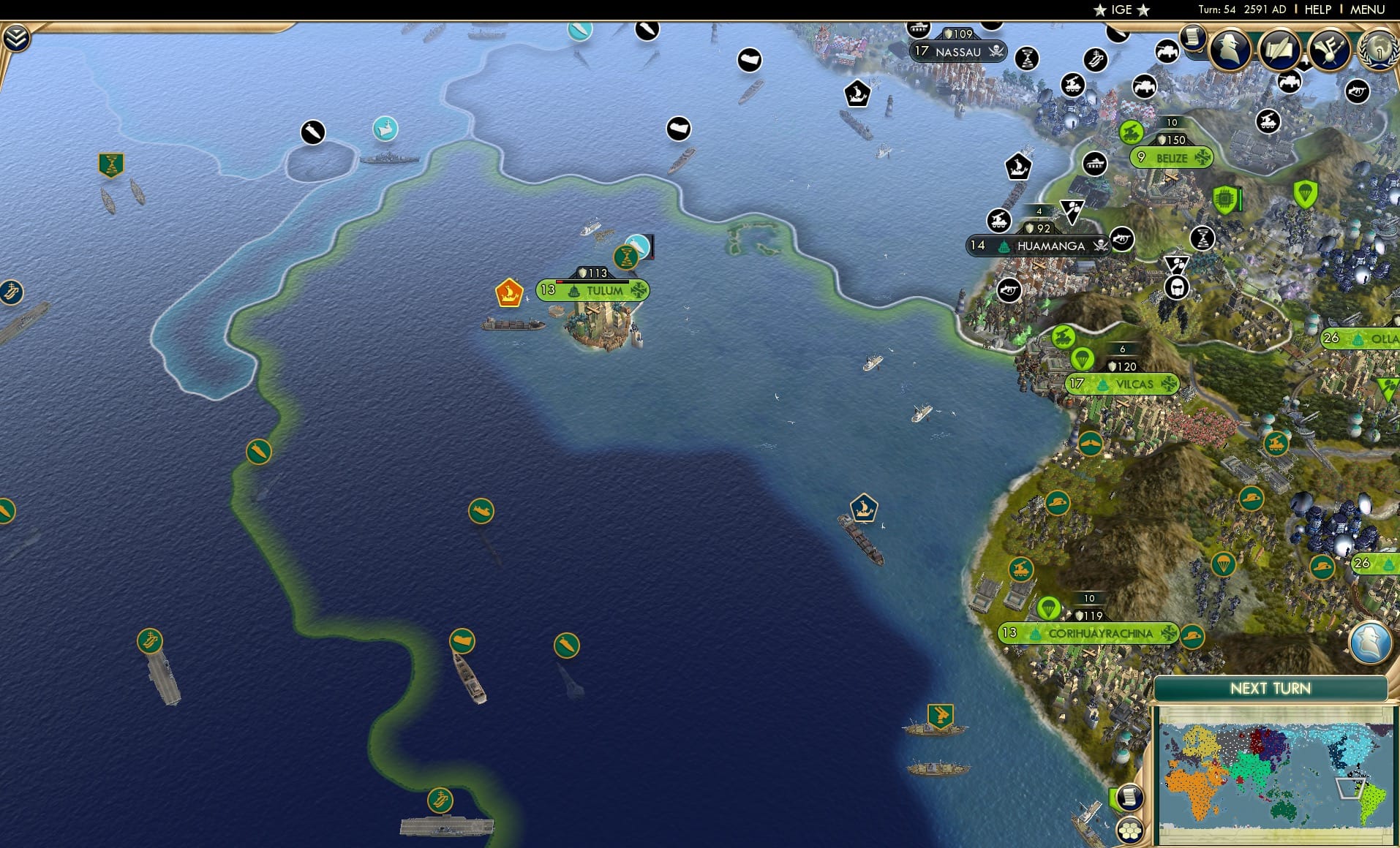Open the MENU item

click(1366, 10)
